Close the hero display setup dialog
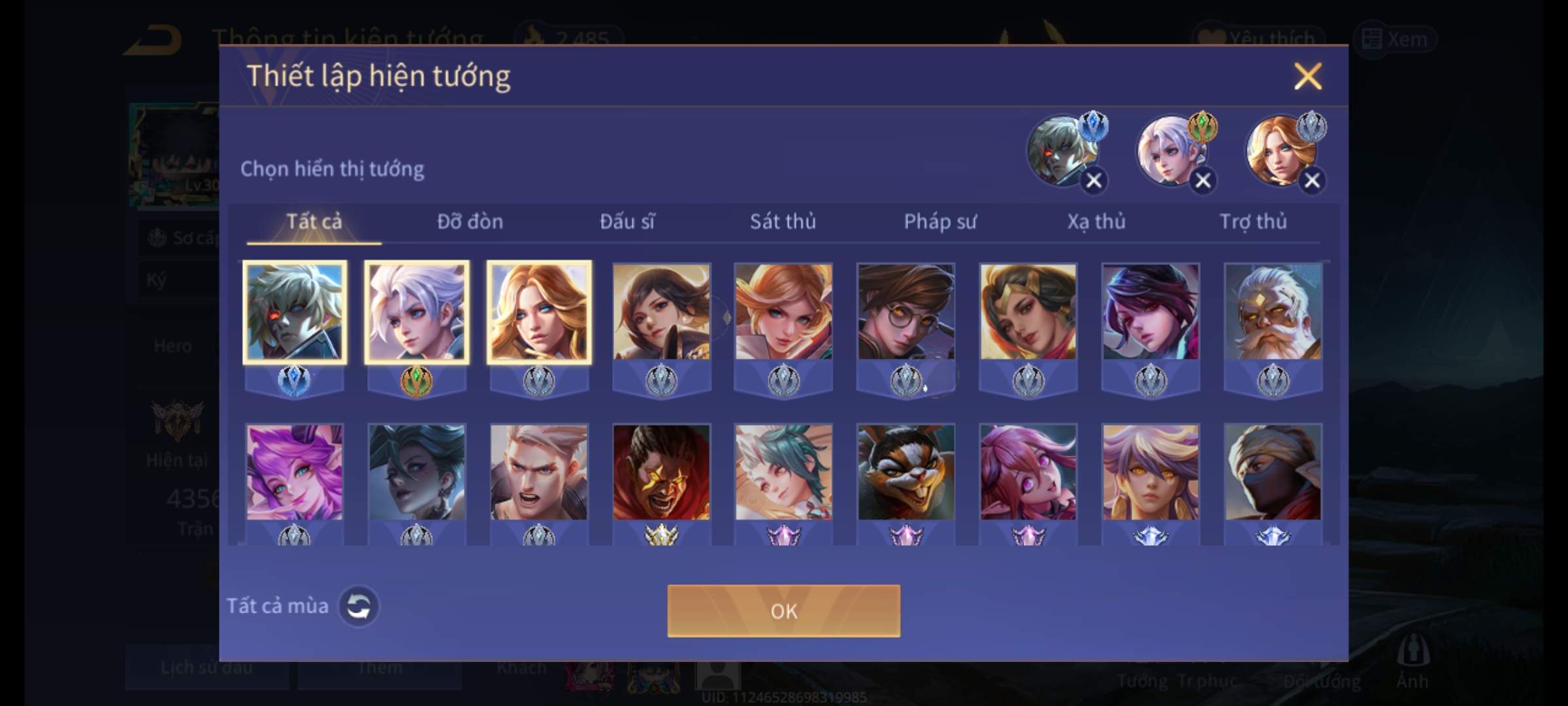Image resolution: width=1568 pixels, height=706 pixels. coord(1307,76)
